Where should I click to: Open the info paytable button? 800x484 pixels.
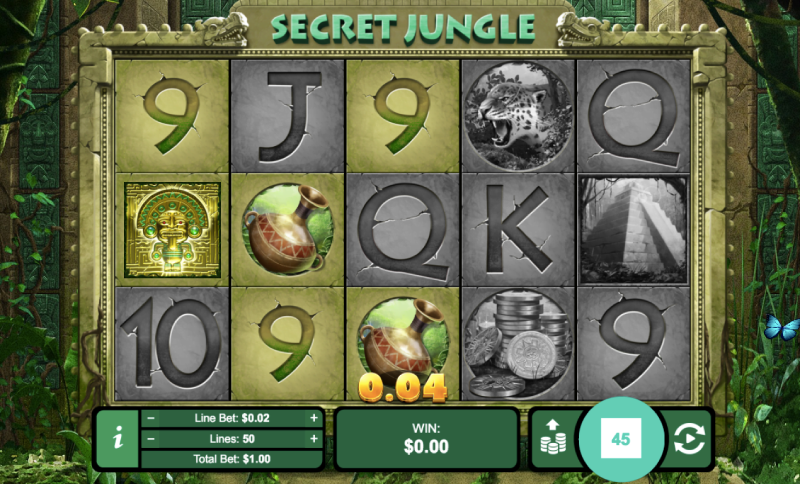tap(118, 438)
